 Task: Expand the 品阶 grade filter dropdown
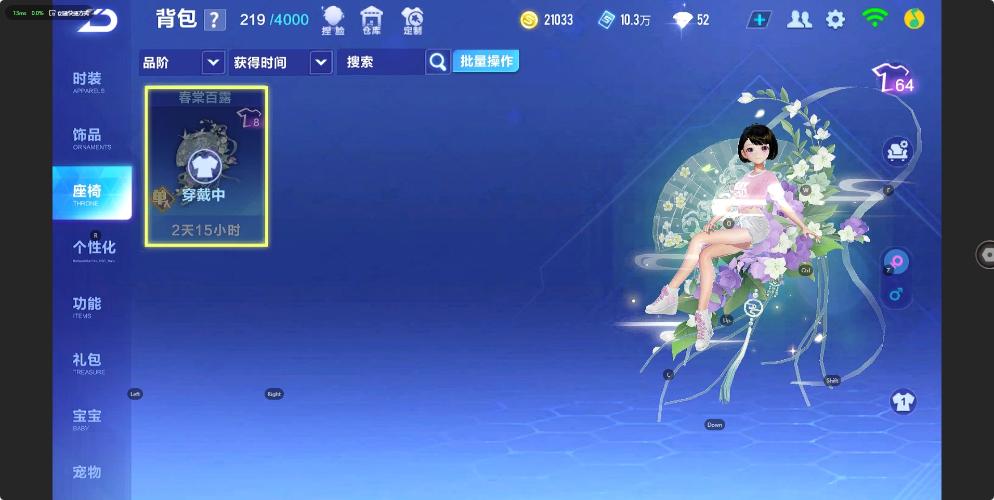click(x=212, y=62)
